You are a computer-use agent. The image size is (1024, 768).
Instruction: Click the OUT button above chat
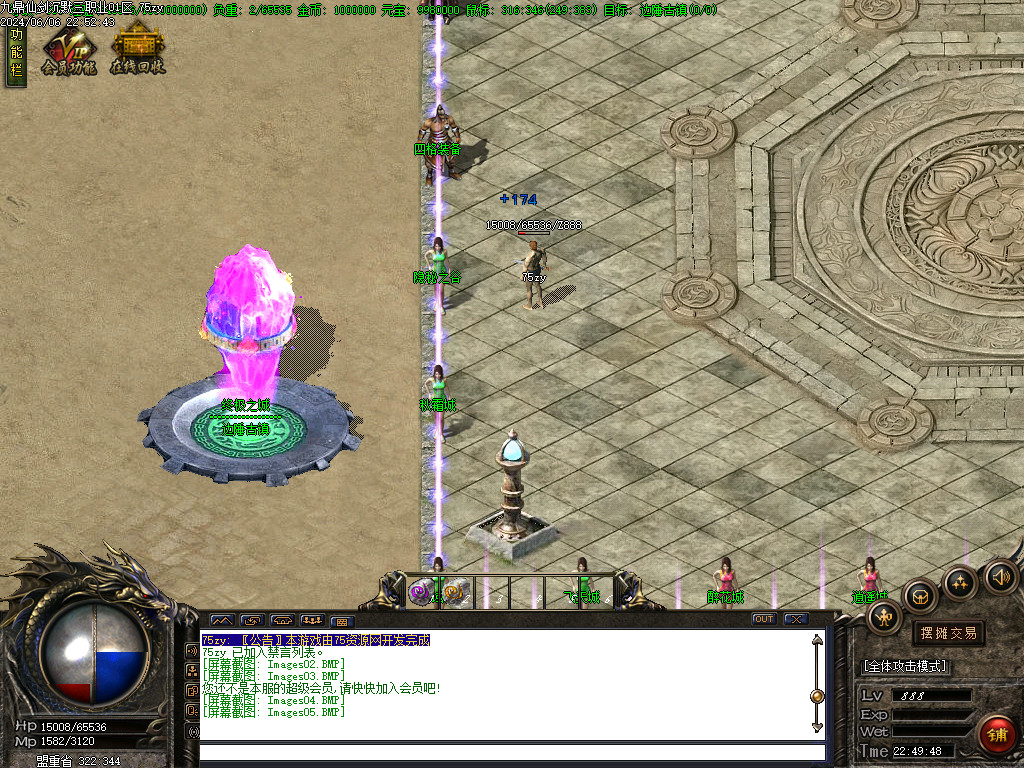[764, 619]
